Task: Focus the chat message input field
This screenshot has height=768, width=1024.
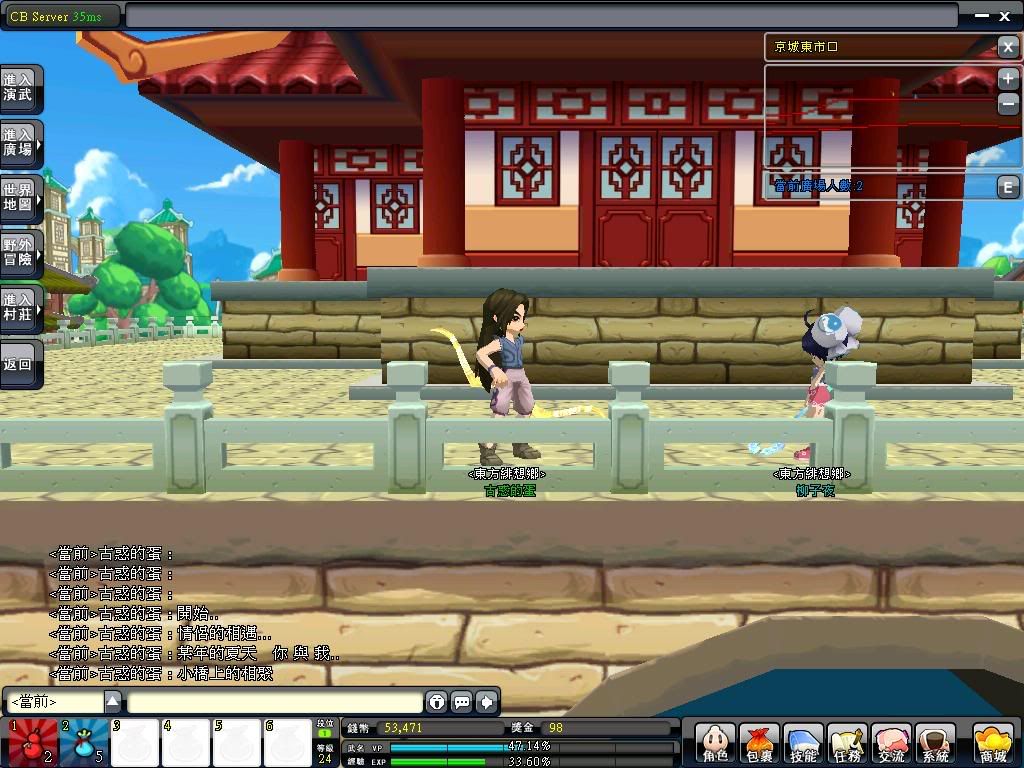Action: [x=274, y=702]
